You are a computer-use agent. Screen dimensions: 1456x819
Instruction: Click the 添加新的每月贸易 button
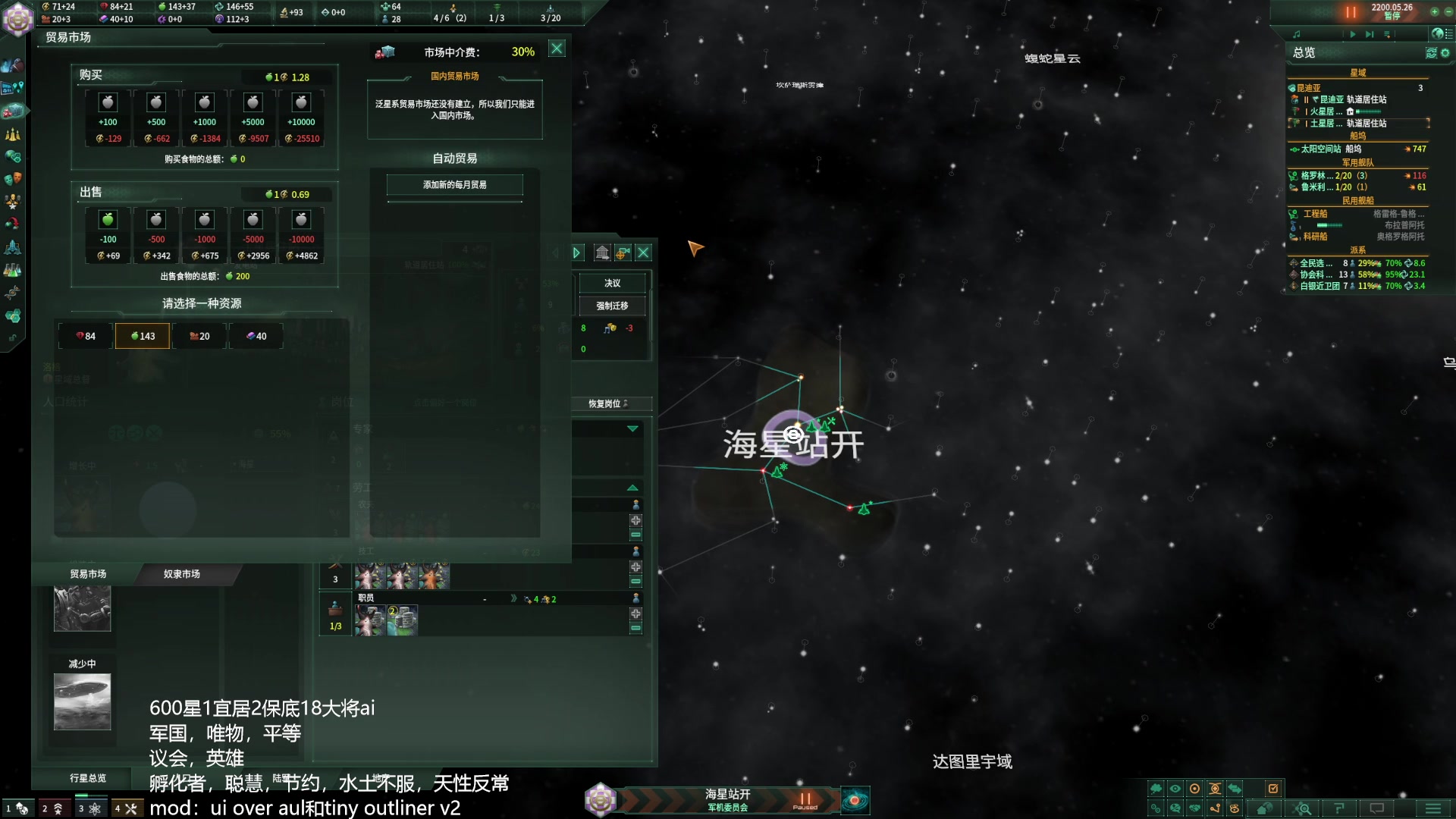[x=455, y=185]
